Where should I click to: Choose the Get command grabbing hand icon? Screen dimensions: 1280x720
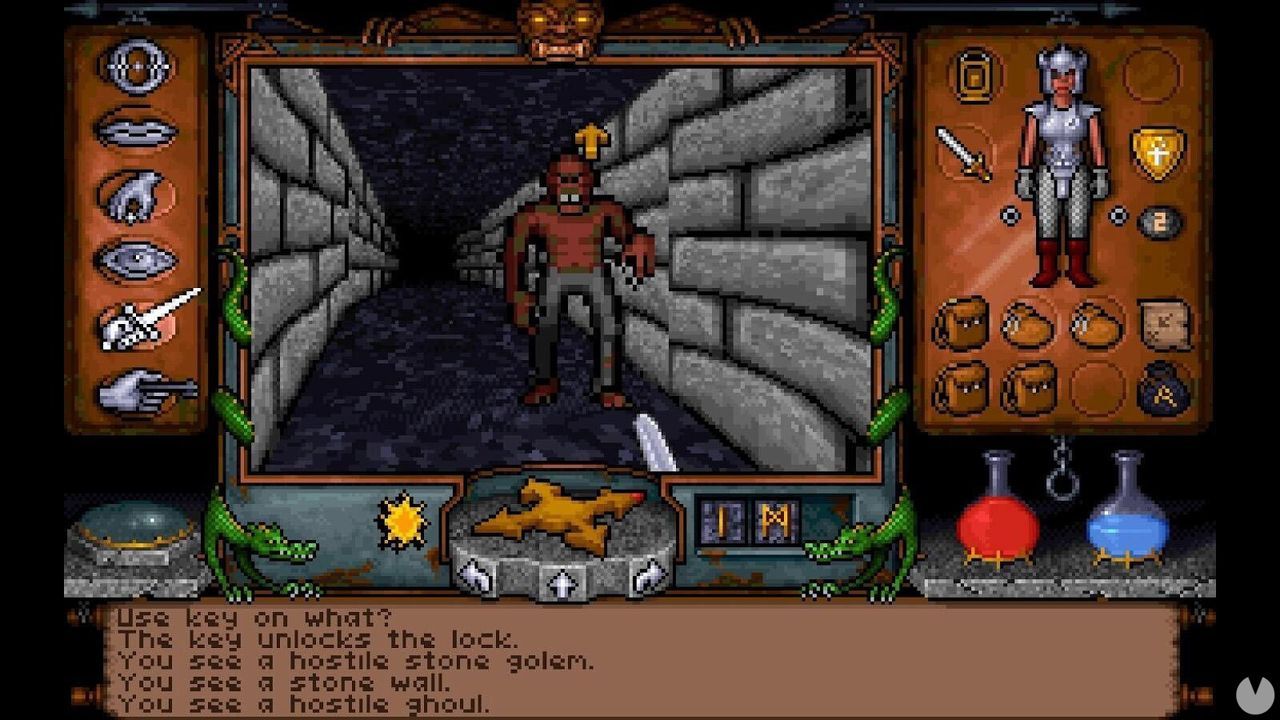pos(133,195)
